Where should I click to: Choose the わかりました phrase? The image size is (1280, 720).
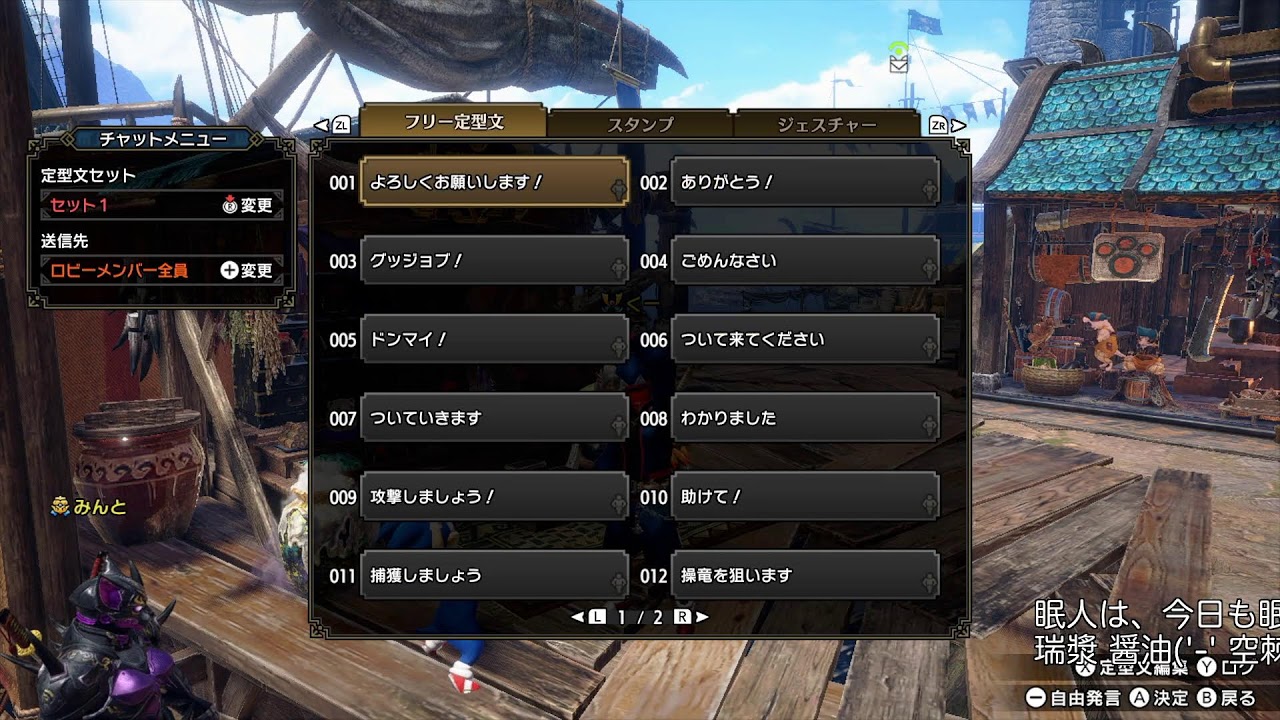tap(804, 418)
